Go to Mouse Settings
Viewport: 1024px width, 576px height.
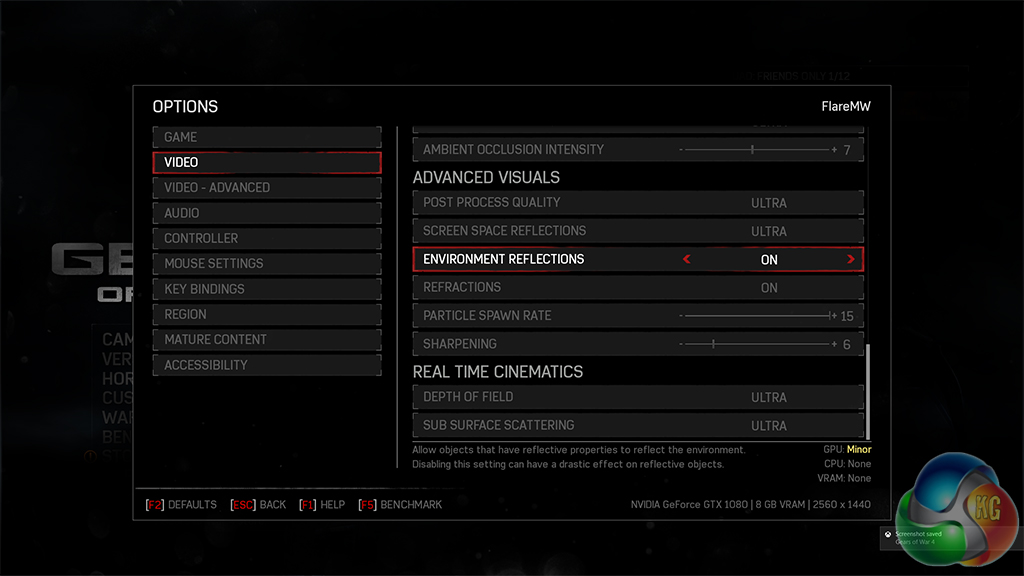pyautogui.click(x=266, y=264)
